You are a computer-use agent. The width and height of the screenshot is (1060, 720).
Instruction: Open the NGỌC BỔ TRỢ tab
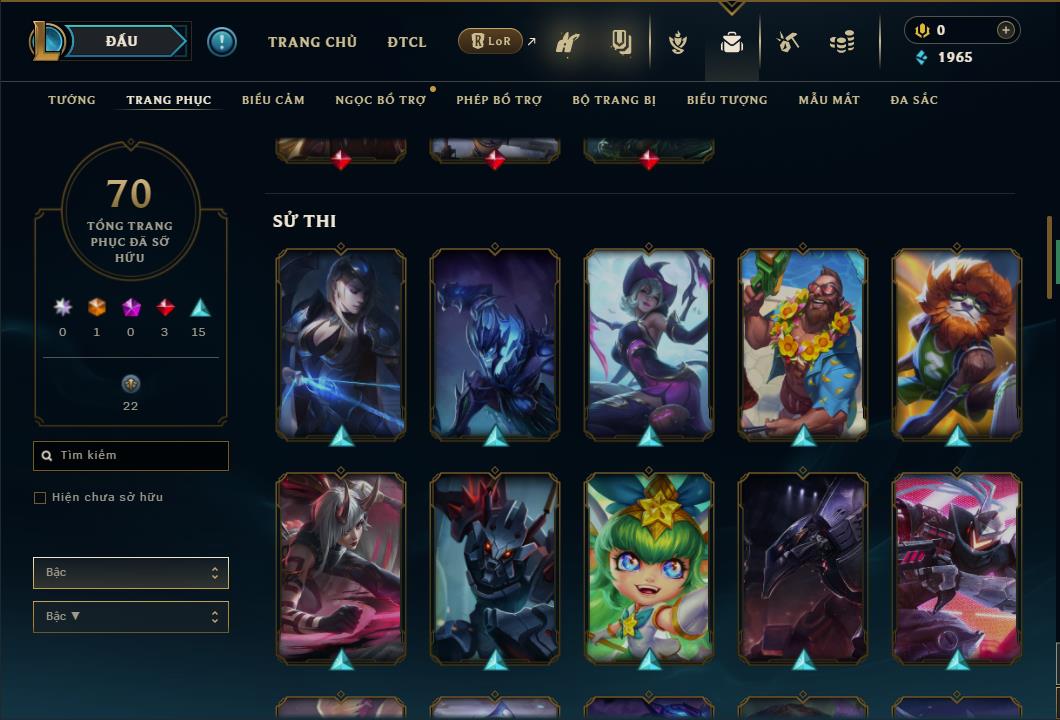pyautogui.click(x=380, y=100)
